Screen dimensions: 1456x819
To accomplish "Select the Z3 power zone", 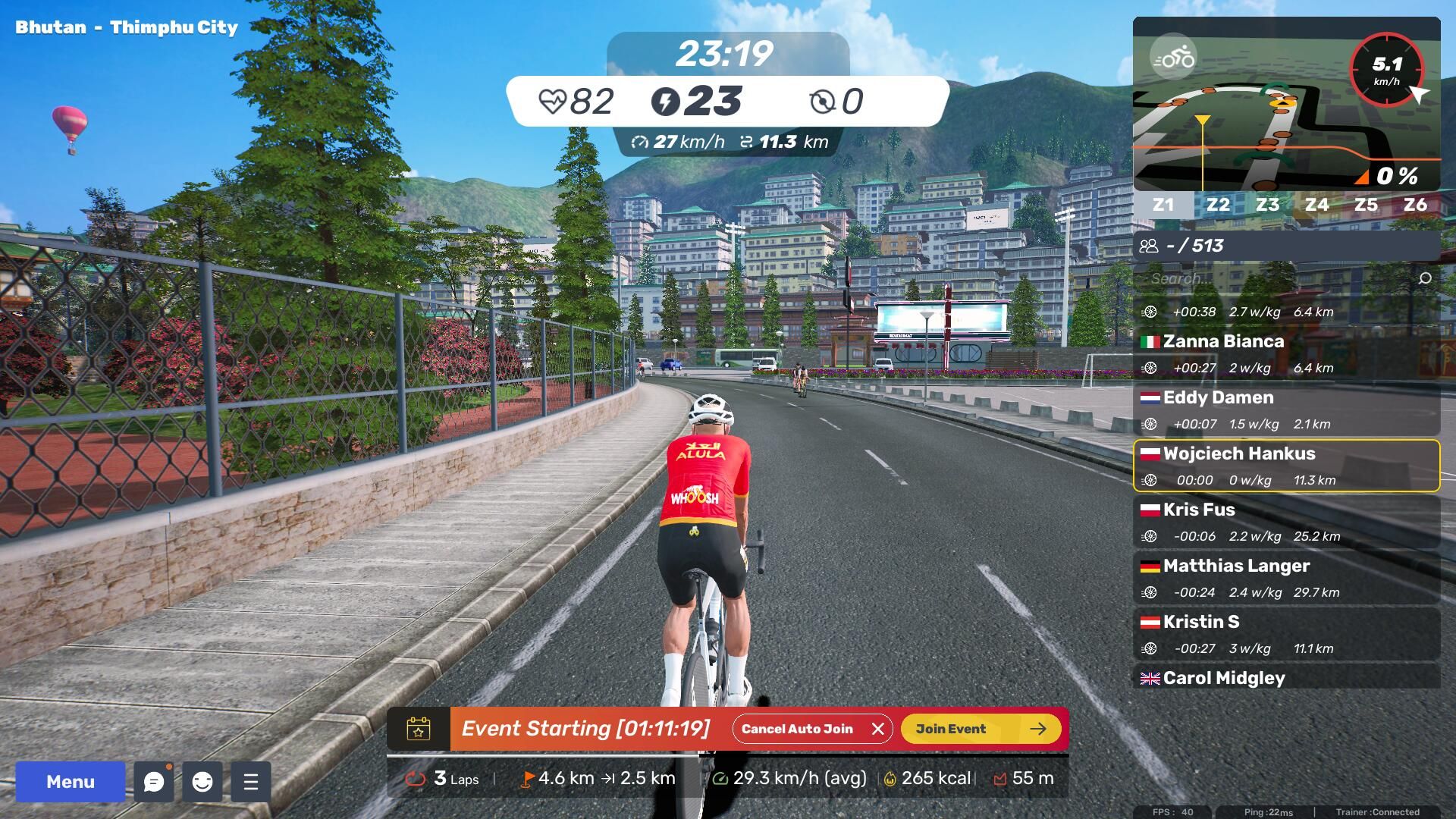I will pyautogui.click(x=1267, y=205).
